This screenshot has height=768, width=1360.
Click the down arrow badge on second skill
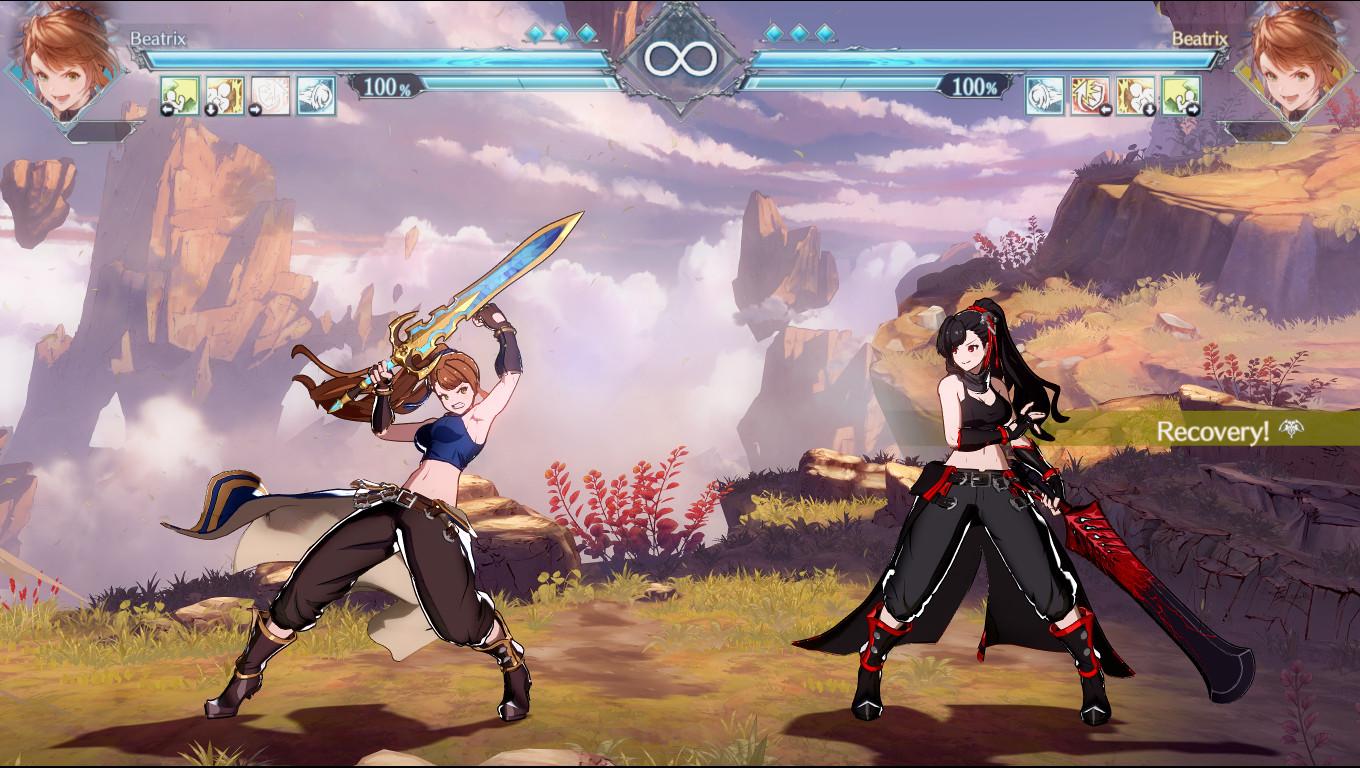(210, 108)
